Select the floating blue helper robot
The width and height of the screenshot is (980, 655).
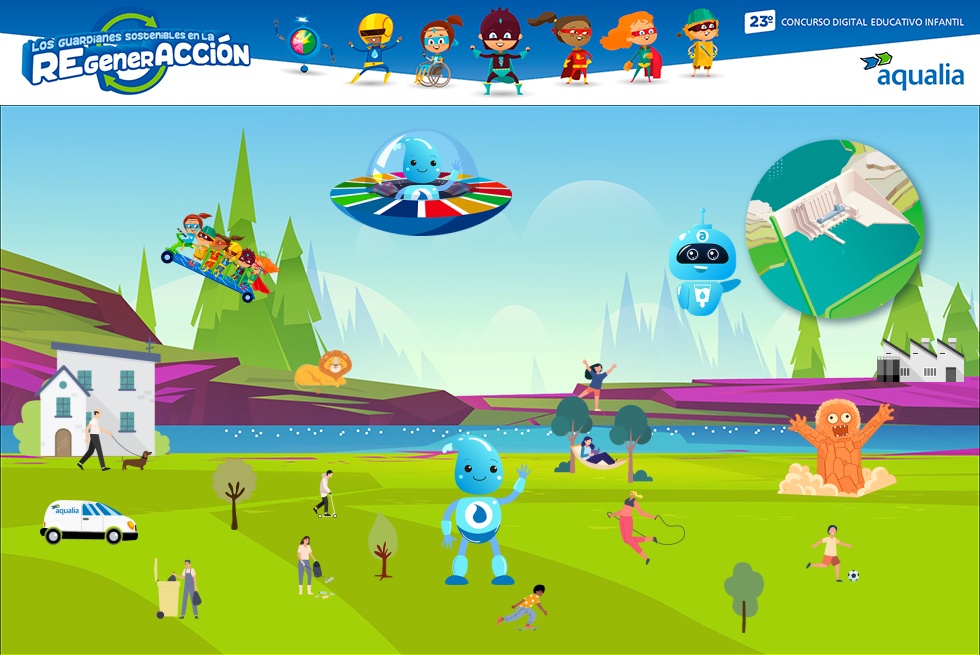coord(702,264)
